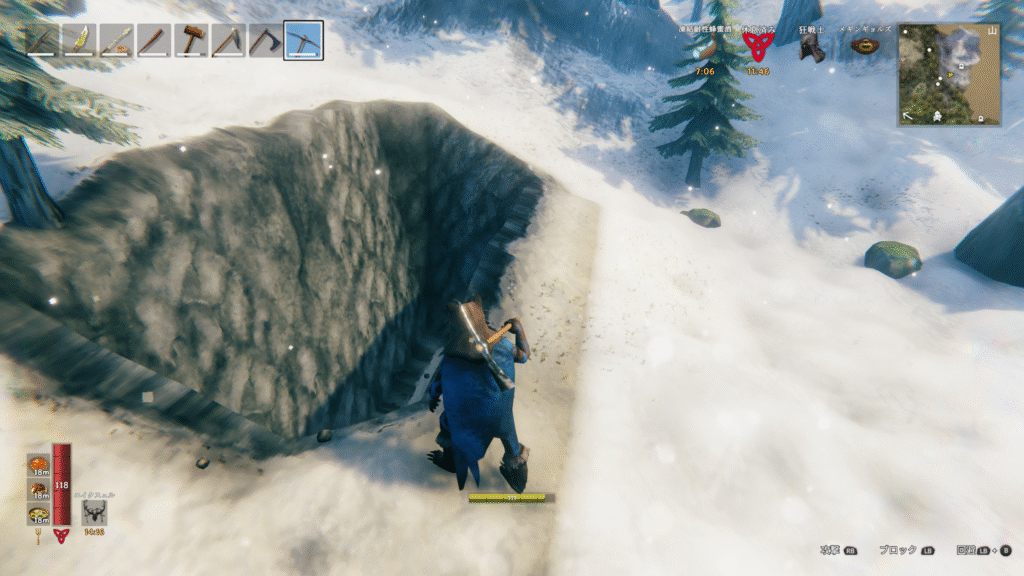Select the dark-bladed axe hotbar slot
Image resolution: width=1024 pixels, height=576 pixels.
[266, 41]
